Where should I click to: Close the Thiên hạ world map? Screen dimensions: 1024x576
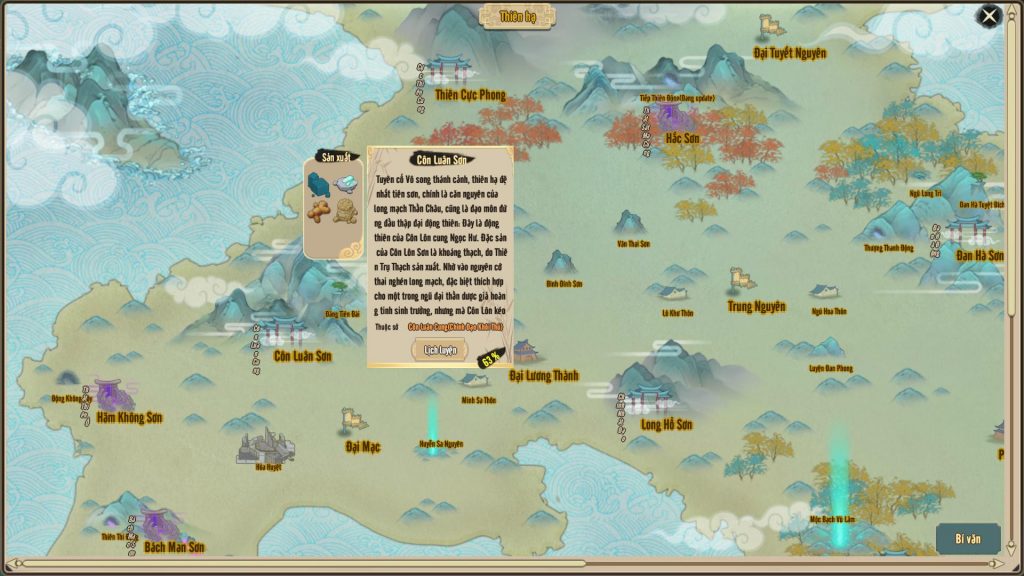click(x=989, y=16)
